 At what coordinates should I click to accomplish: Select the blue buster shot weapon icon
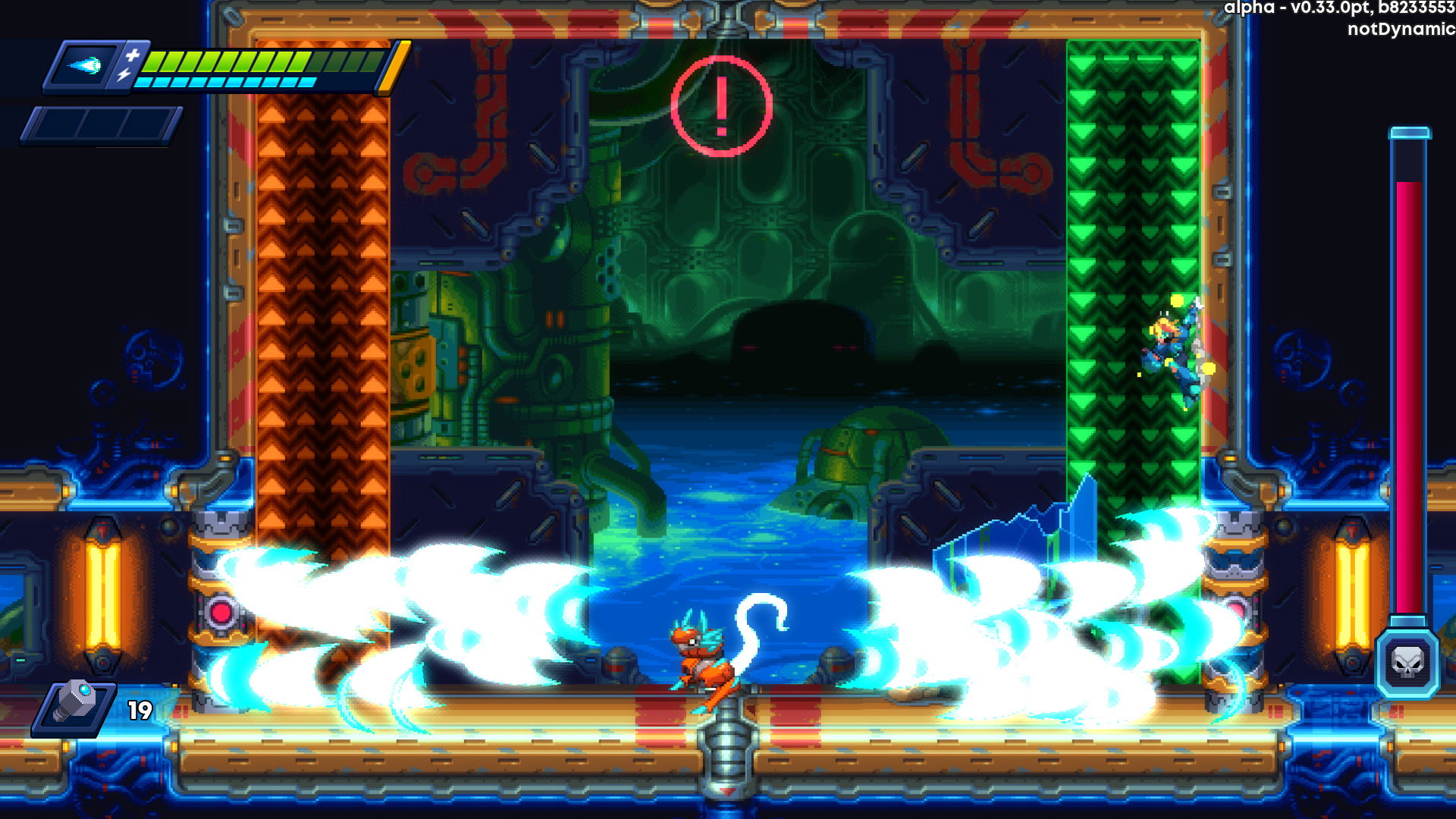pyautogui.click(x=85, y=67)
